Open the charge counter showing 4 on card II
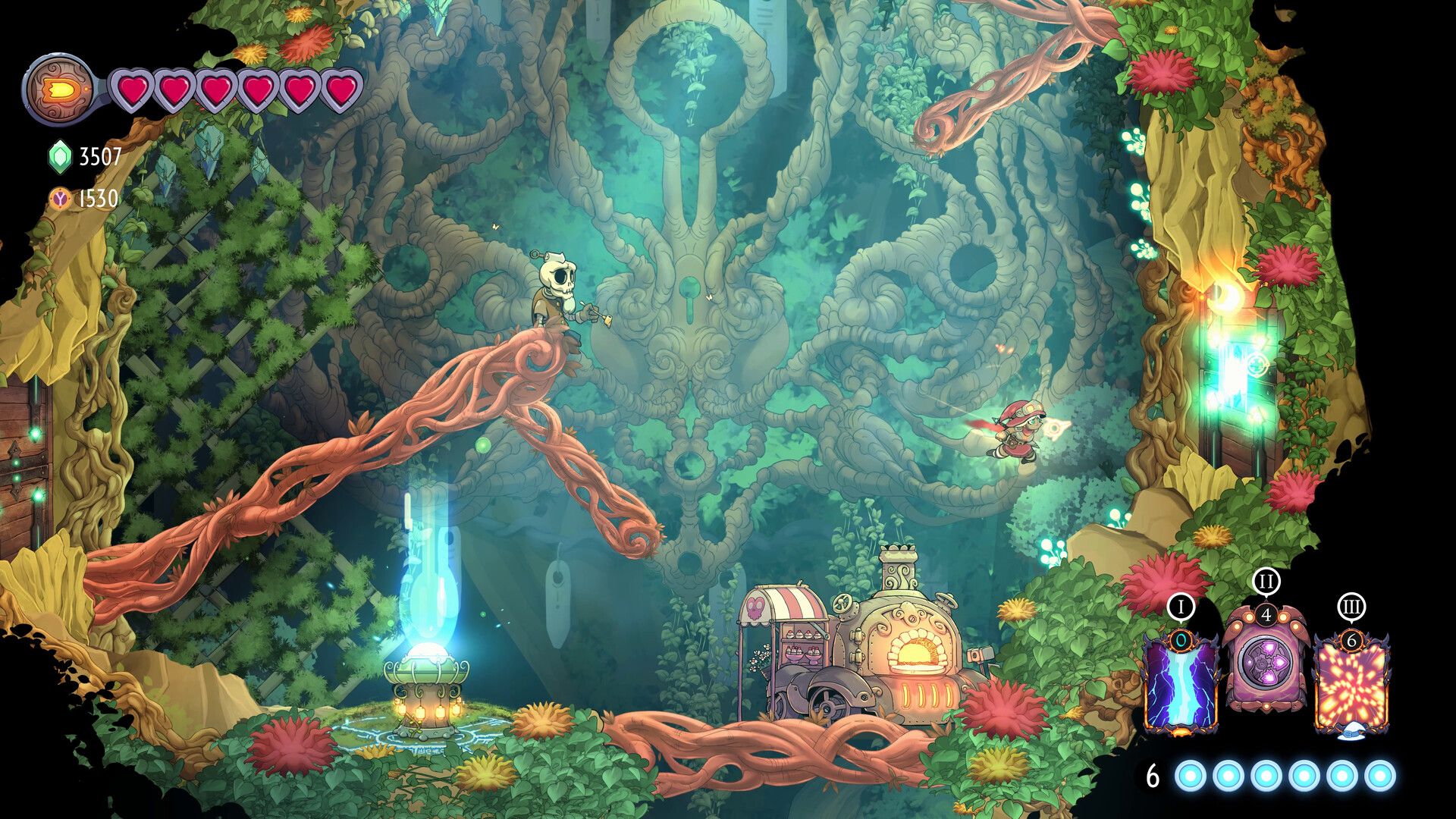This screenshot has width=1456, height=819. click(x=1266, y=617)
